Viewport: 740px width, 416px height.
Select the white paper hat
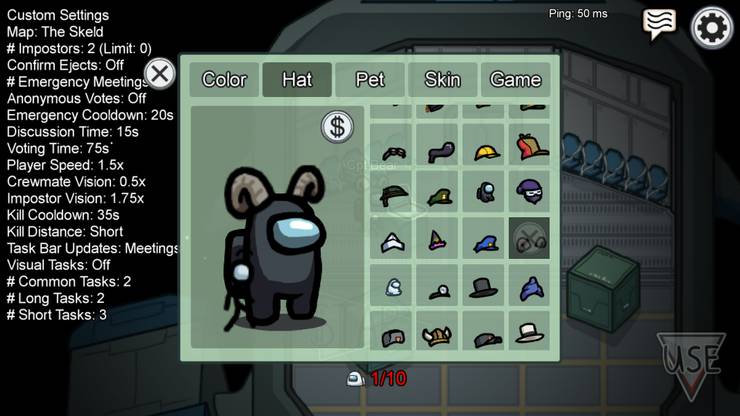(x=392, y=240)
